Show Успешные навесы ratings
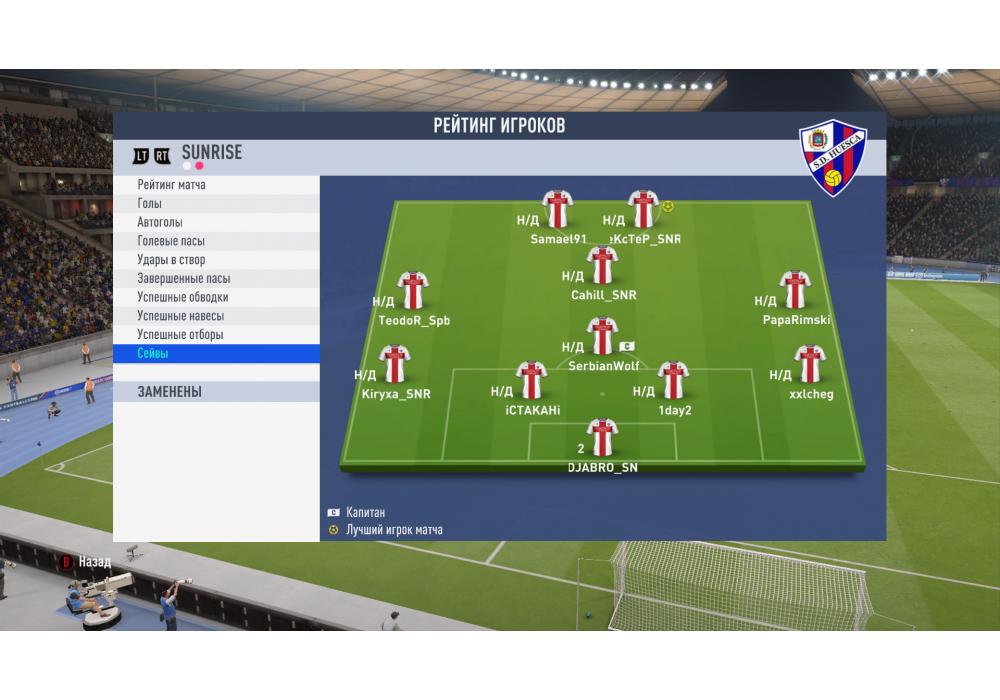Image resolution: width=1000 pixels, height=700 pixels. pyautogui.click(x=215, y=316)
